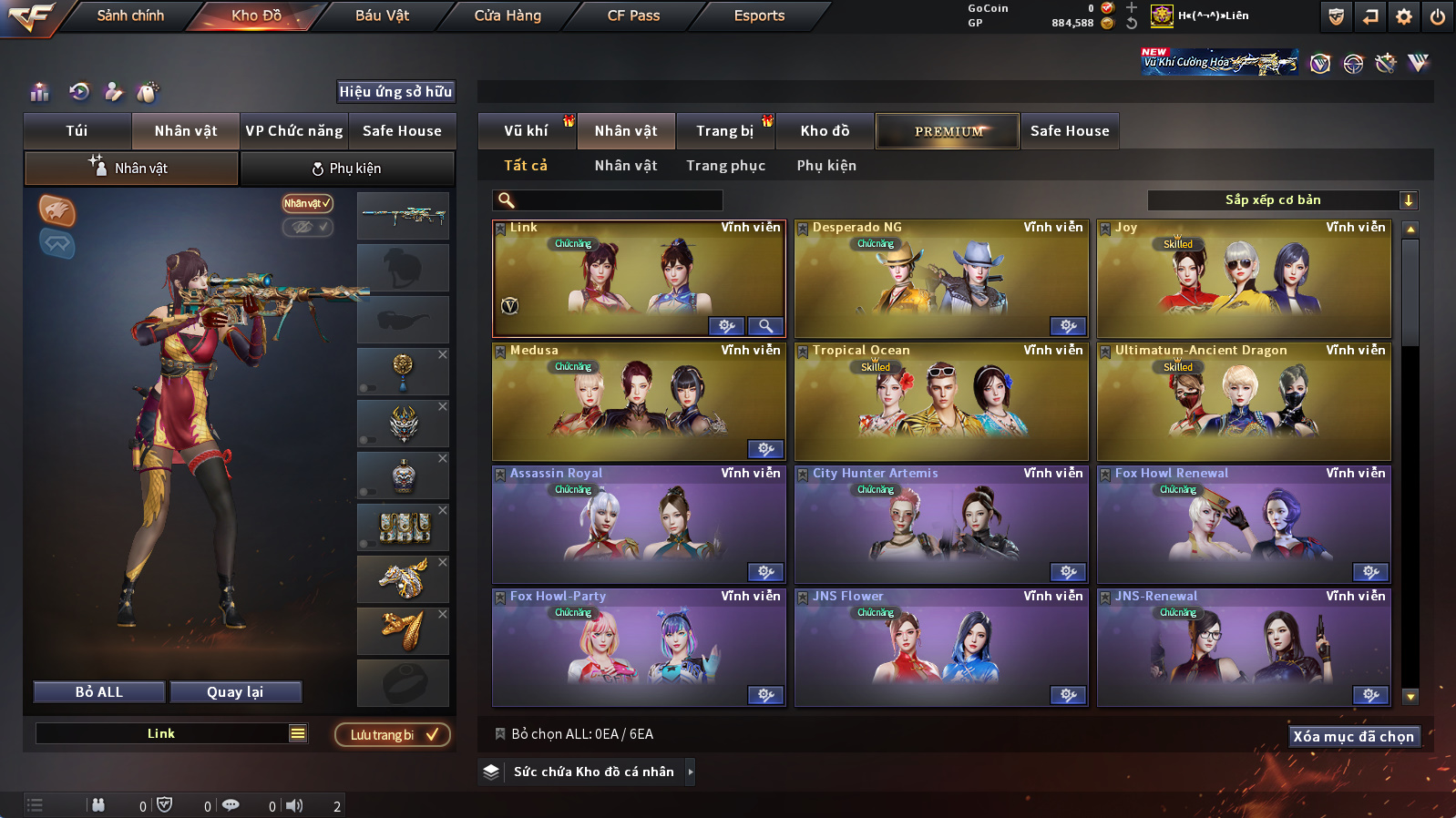This screenshot has width=1456, height=818.
Task: Open the gear settings icon
Action: (x=1404, y=16)
